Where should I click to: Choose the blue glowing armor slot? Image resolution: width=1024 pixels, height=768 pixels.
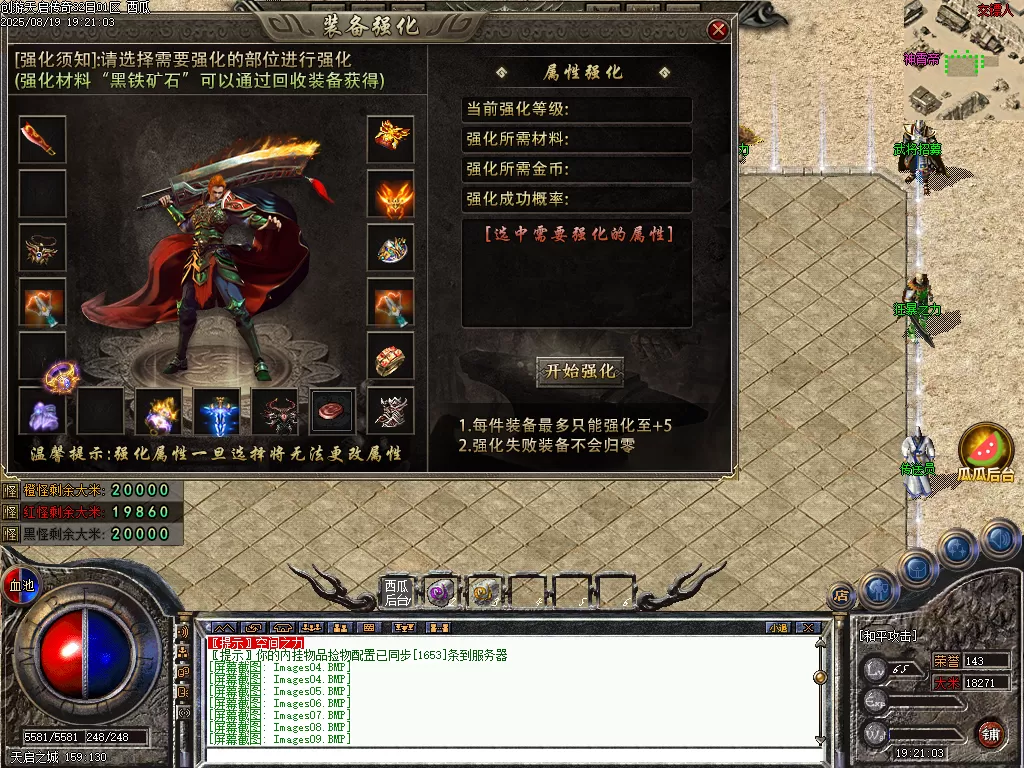[218, 411]
